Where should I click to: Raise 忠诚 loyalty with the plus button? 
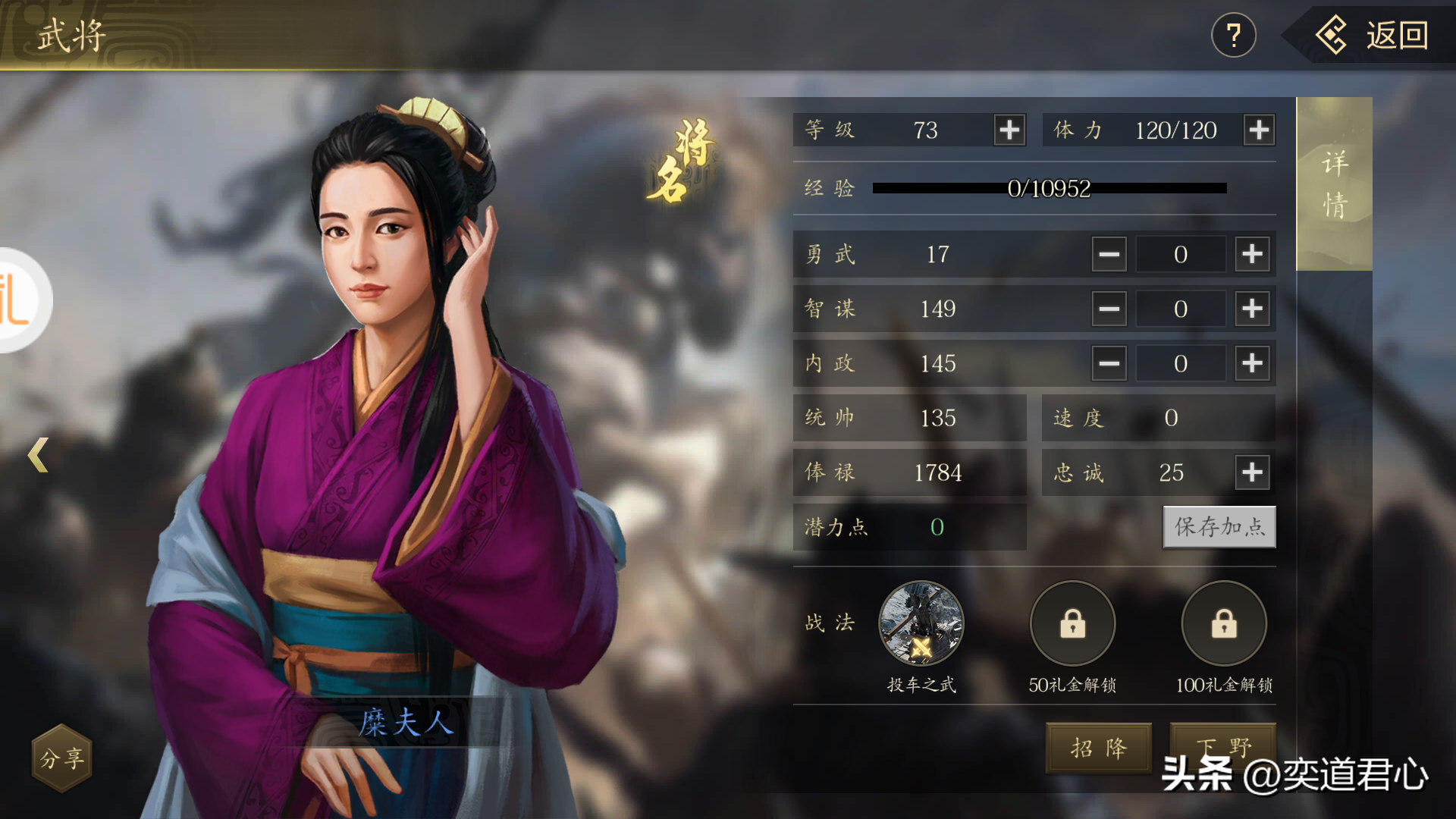1252,472
